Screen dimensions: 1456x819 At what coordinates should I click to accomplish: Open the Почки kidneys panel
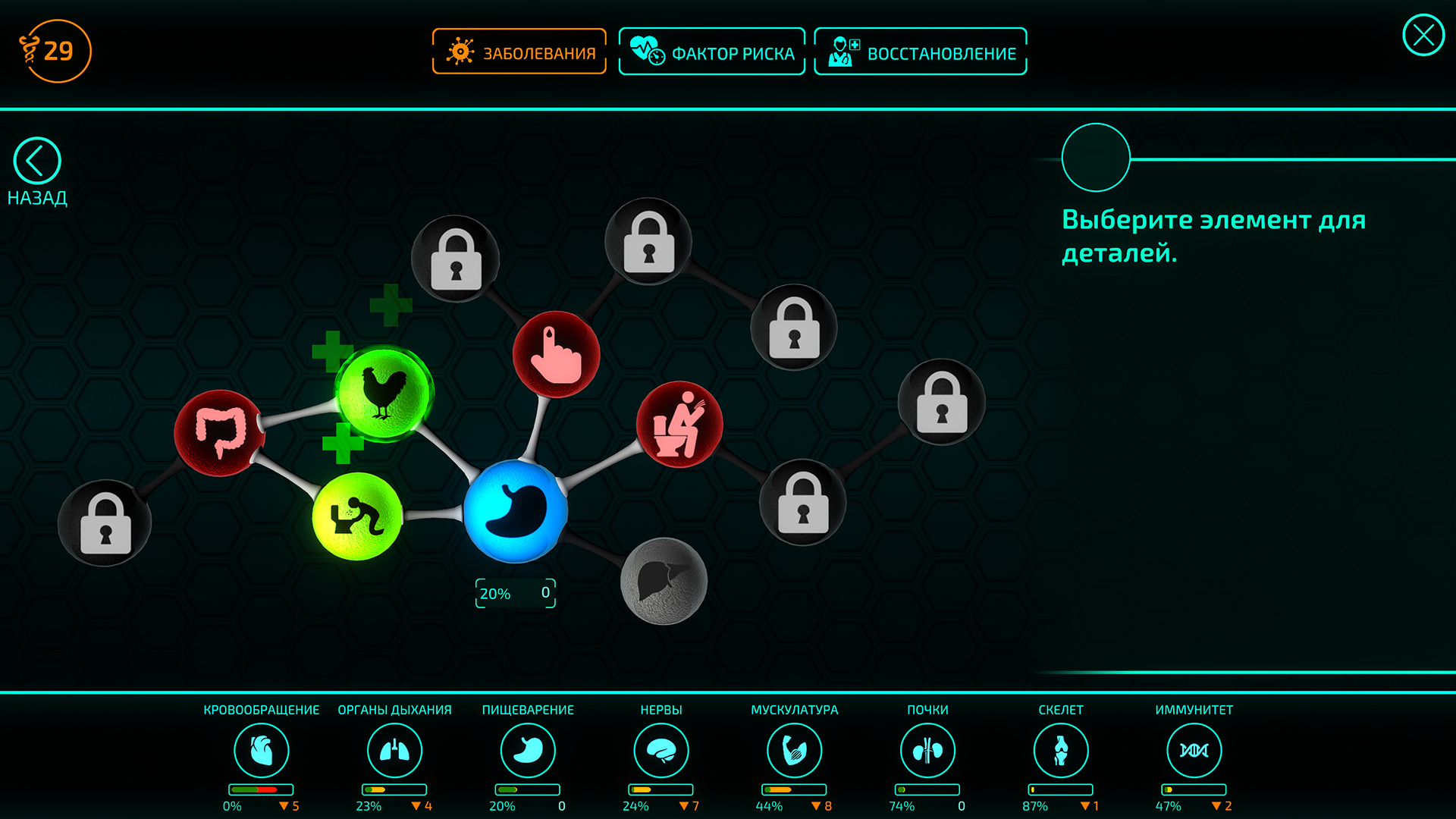point(927,749)
